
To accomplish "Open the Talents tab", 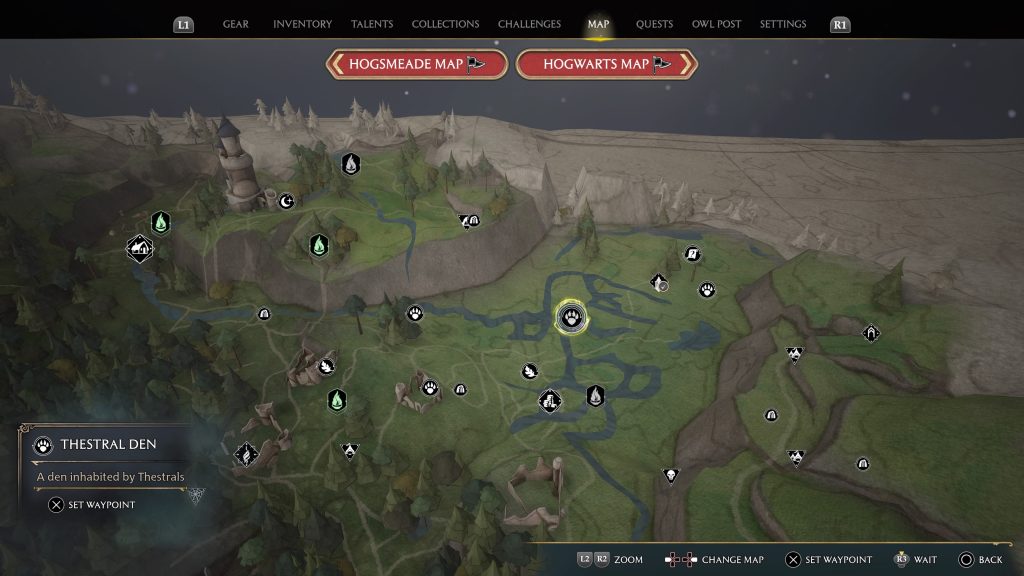I will [372, 24].
